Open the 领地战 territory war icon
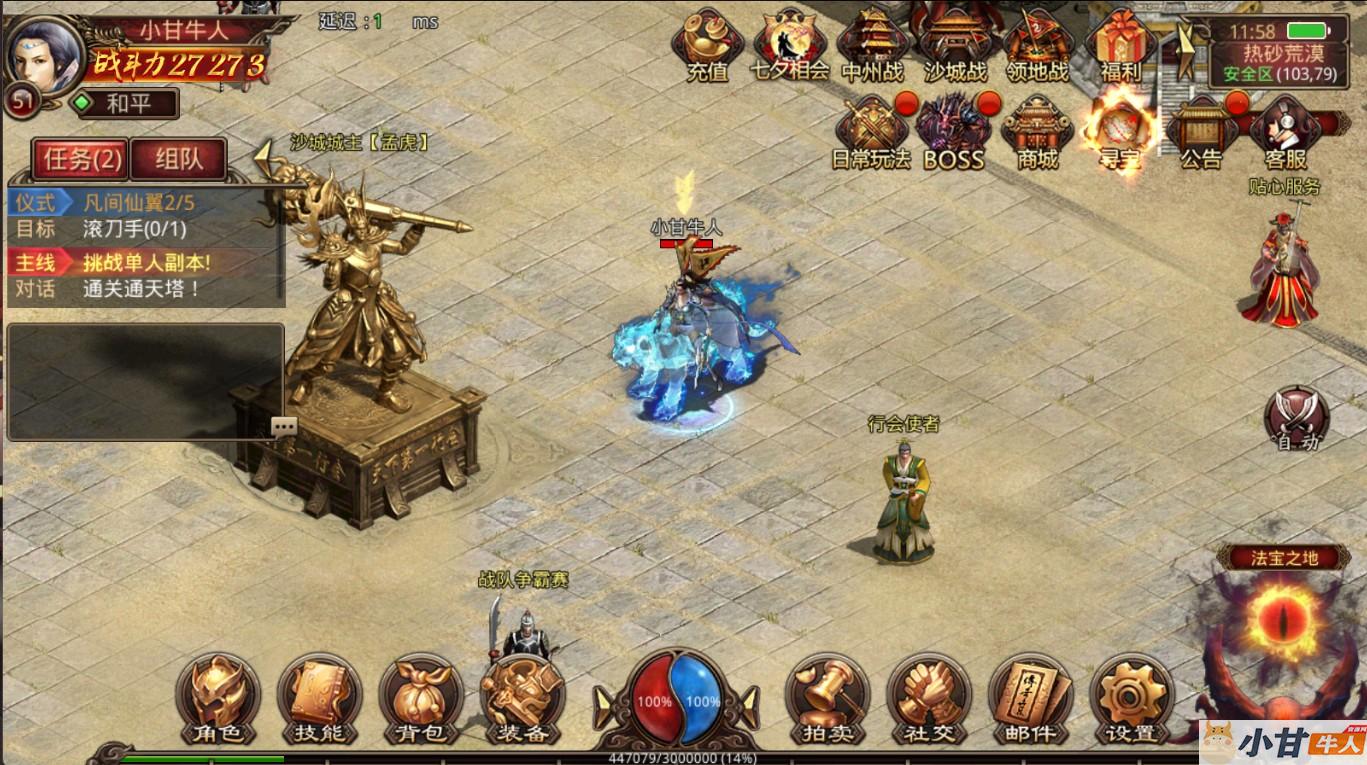Viewport: 1367px width, 765px height. coord(1037,44)
